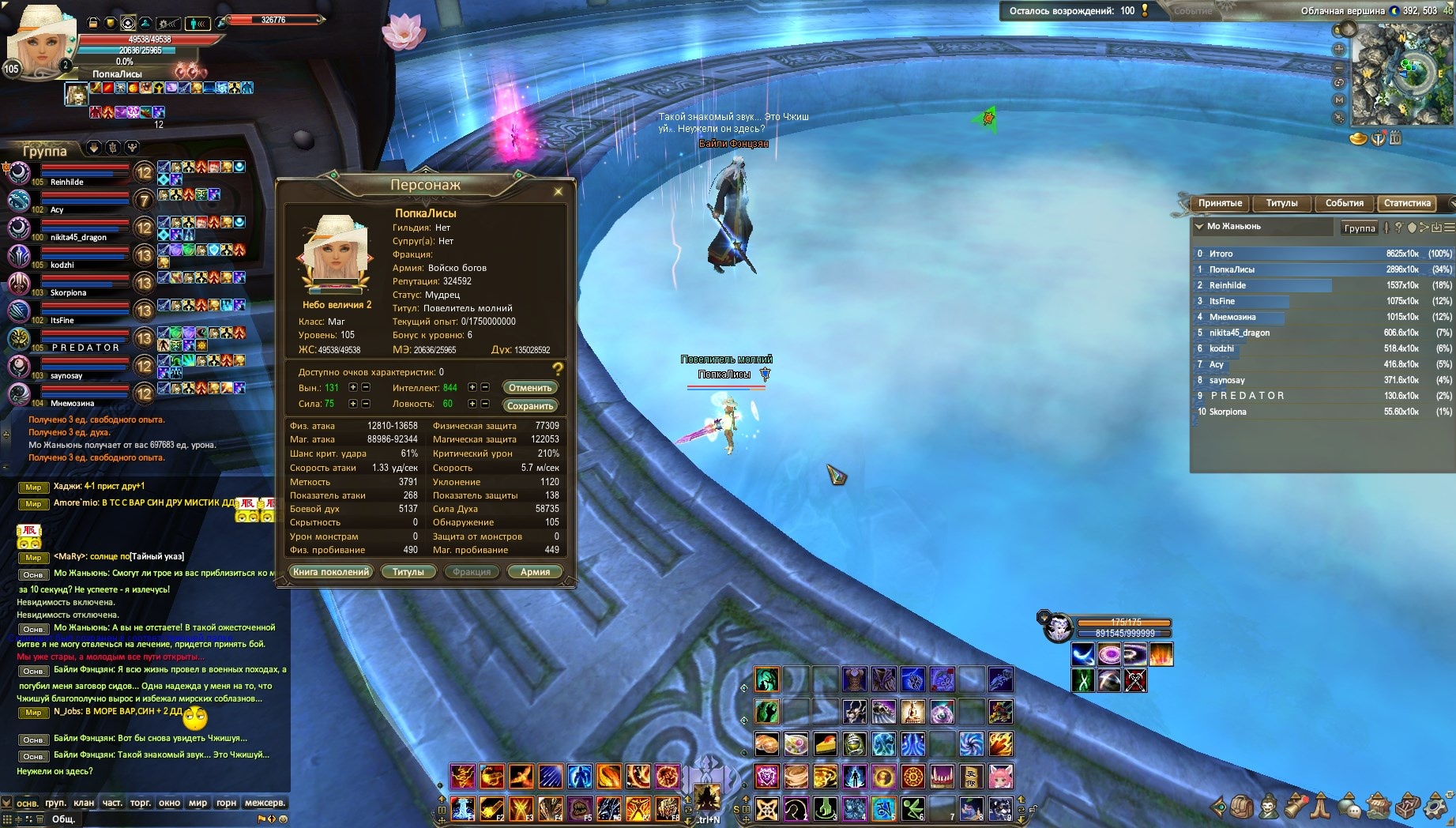
Task: Open the Группа dropdown in statistics
Action: (1360, 228)
